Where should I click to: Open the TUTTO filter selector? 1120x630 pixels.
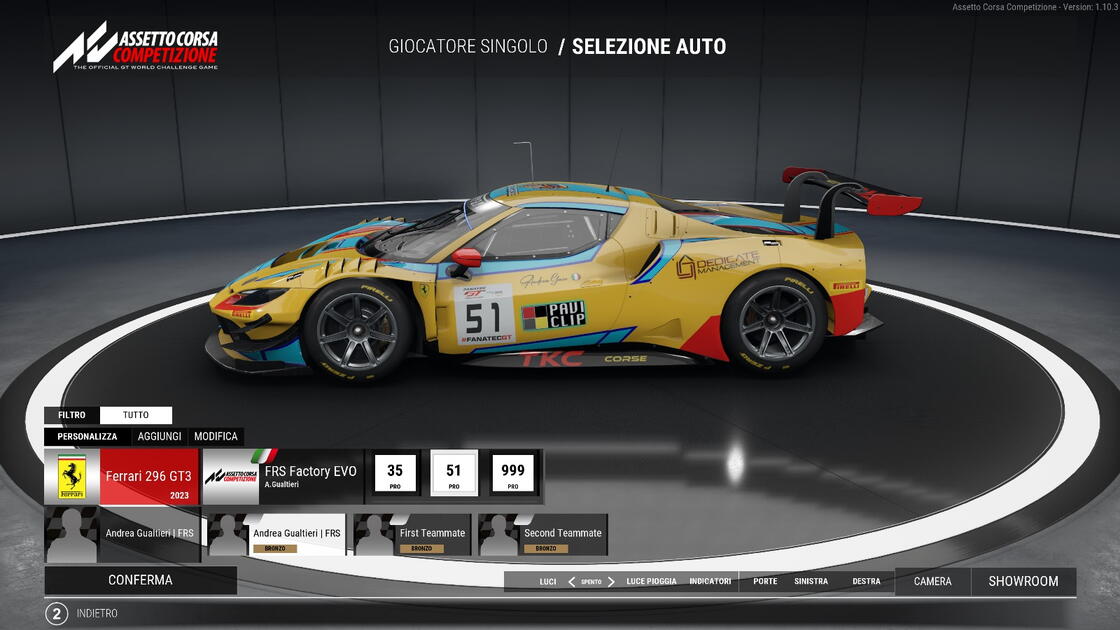click(136, 415)
